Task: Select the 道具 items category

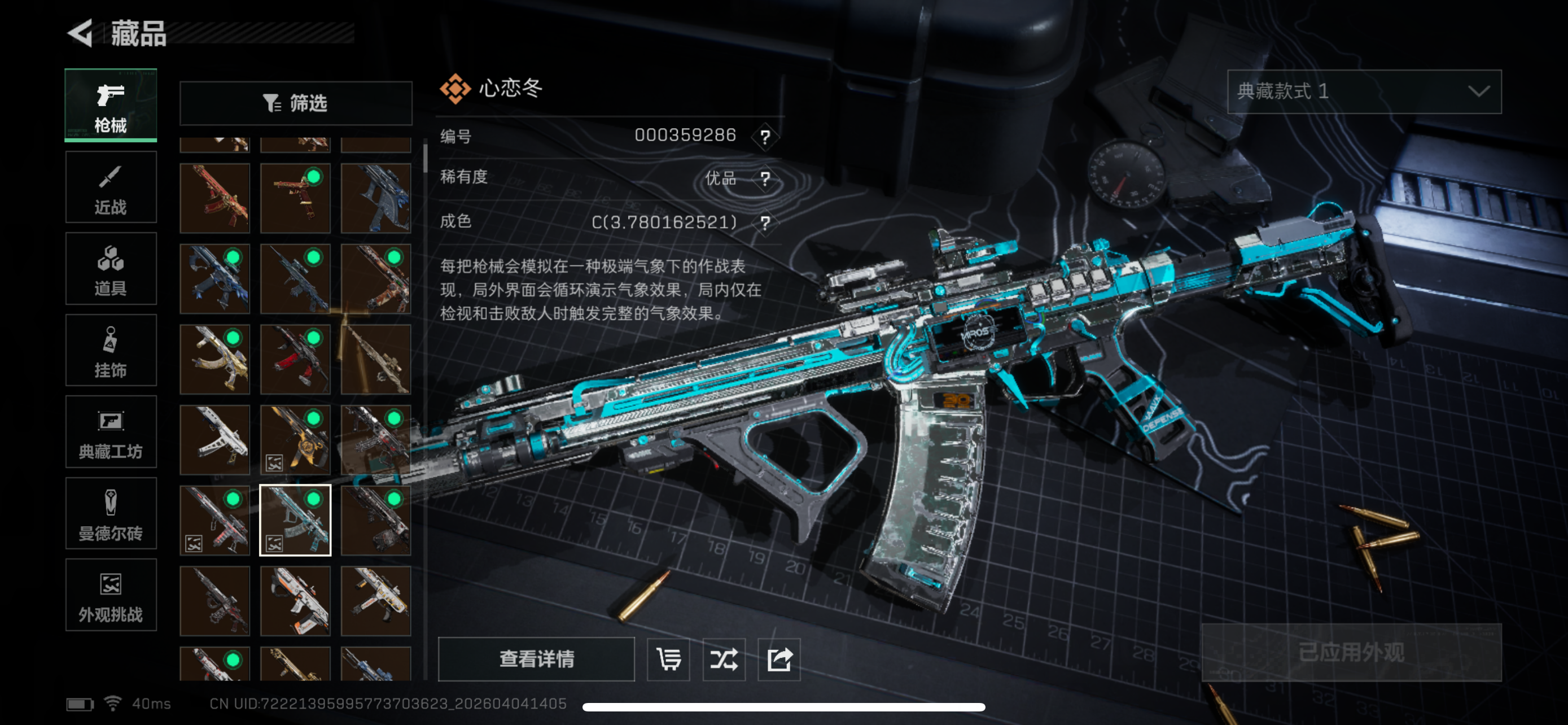Action: (111, 269)
